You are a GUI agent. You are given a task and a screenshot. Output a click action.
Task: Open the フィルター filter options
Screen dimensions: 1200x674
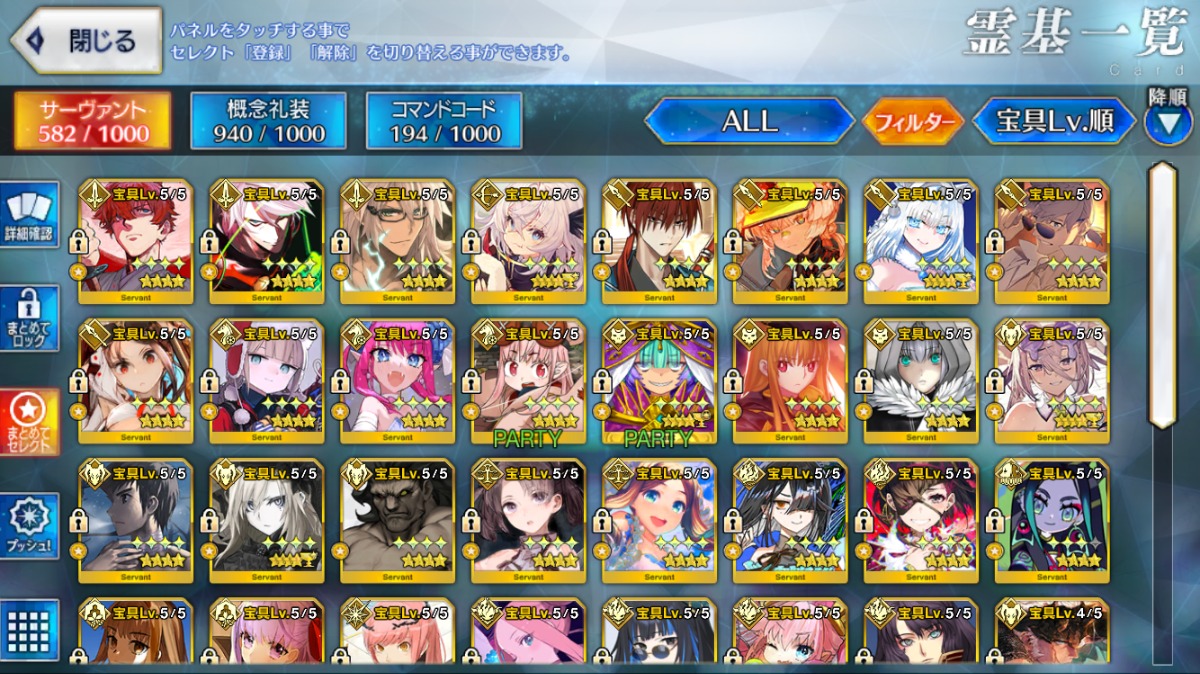(x=913, y=122)
